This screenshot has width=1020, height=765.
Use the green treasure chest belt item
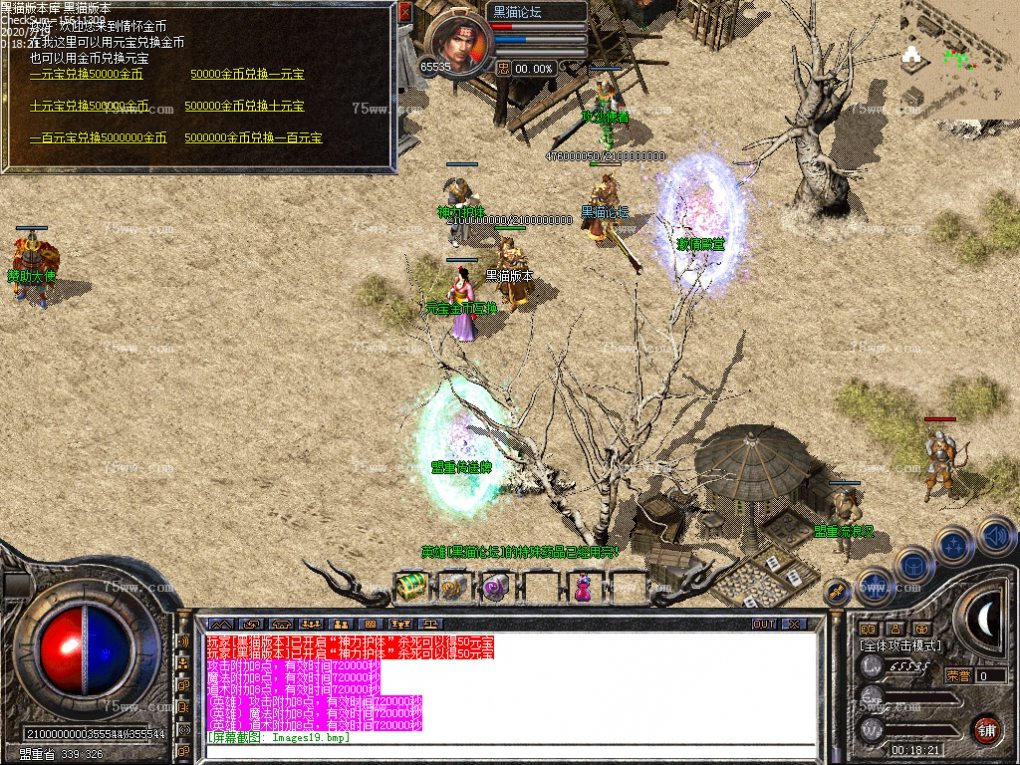(410, 587)
